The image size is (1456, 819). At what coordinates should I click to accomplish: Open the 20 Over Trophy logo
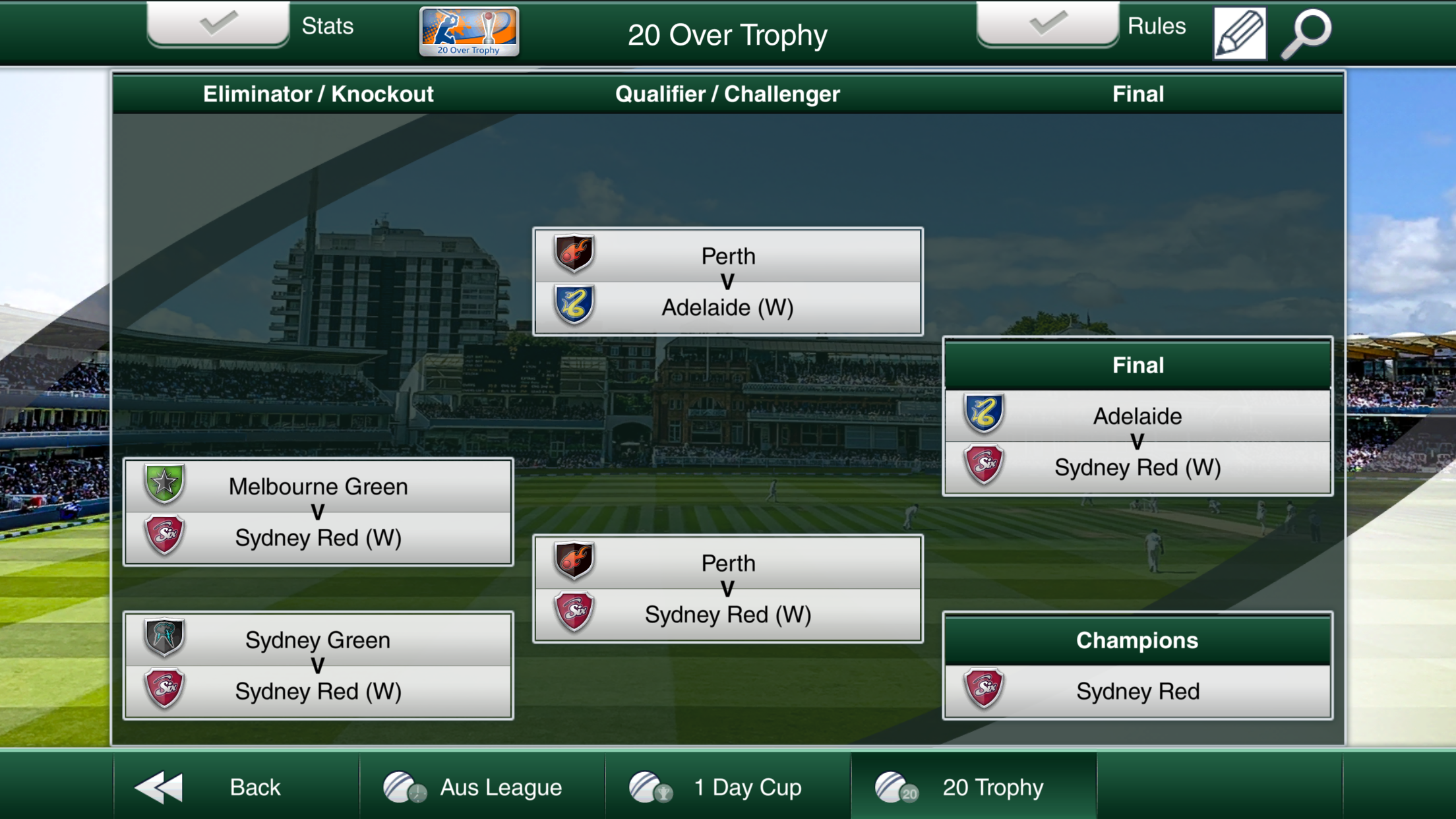(469, 32)
